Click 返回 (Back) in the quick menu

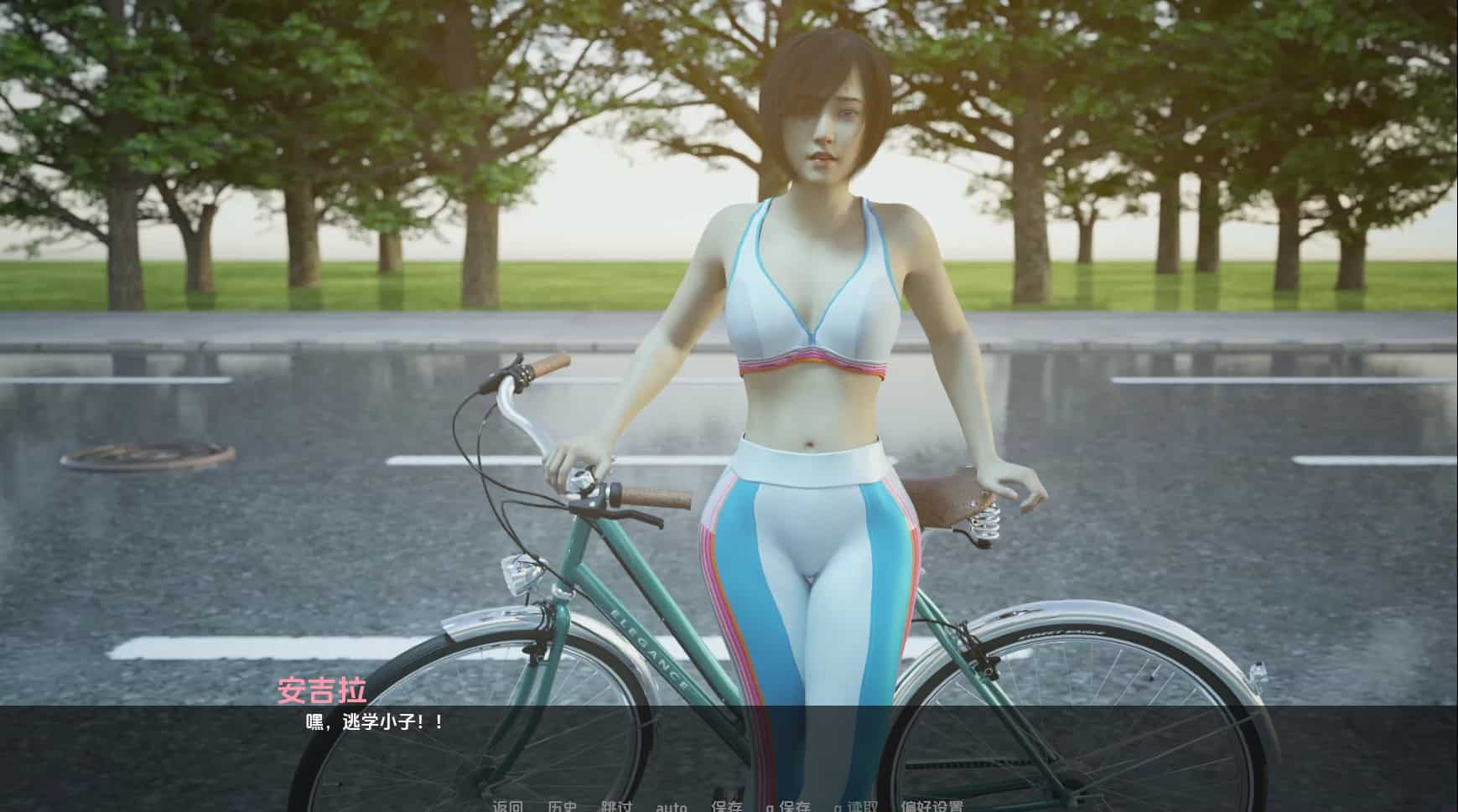507,806
